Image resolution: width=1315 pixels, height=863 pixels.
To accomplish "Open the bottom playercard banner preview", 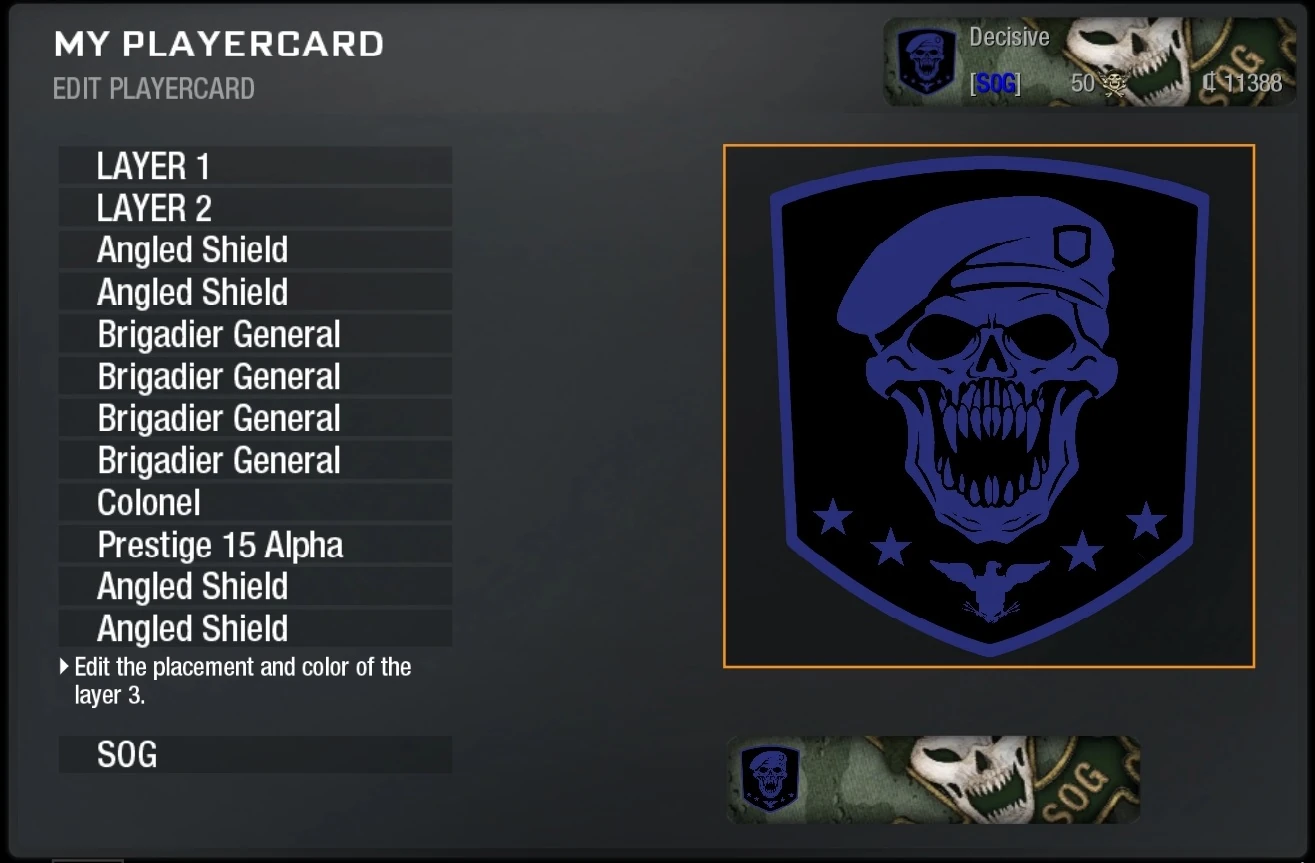I will (935, 778).
